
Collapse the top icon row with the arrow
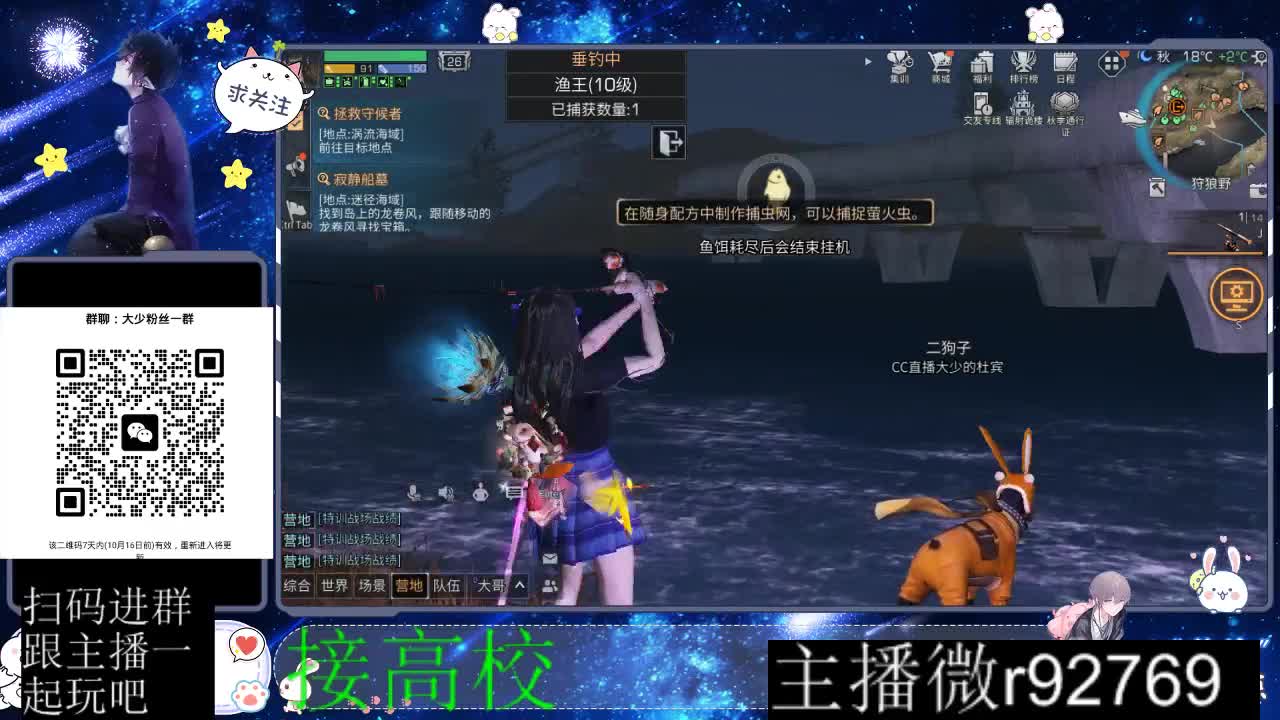pyautogui.click(x=866, y=60)
